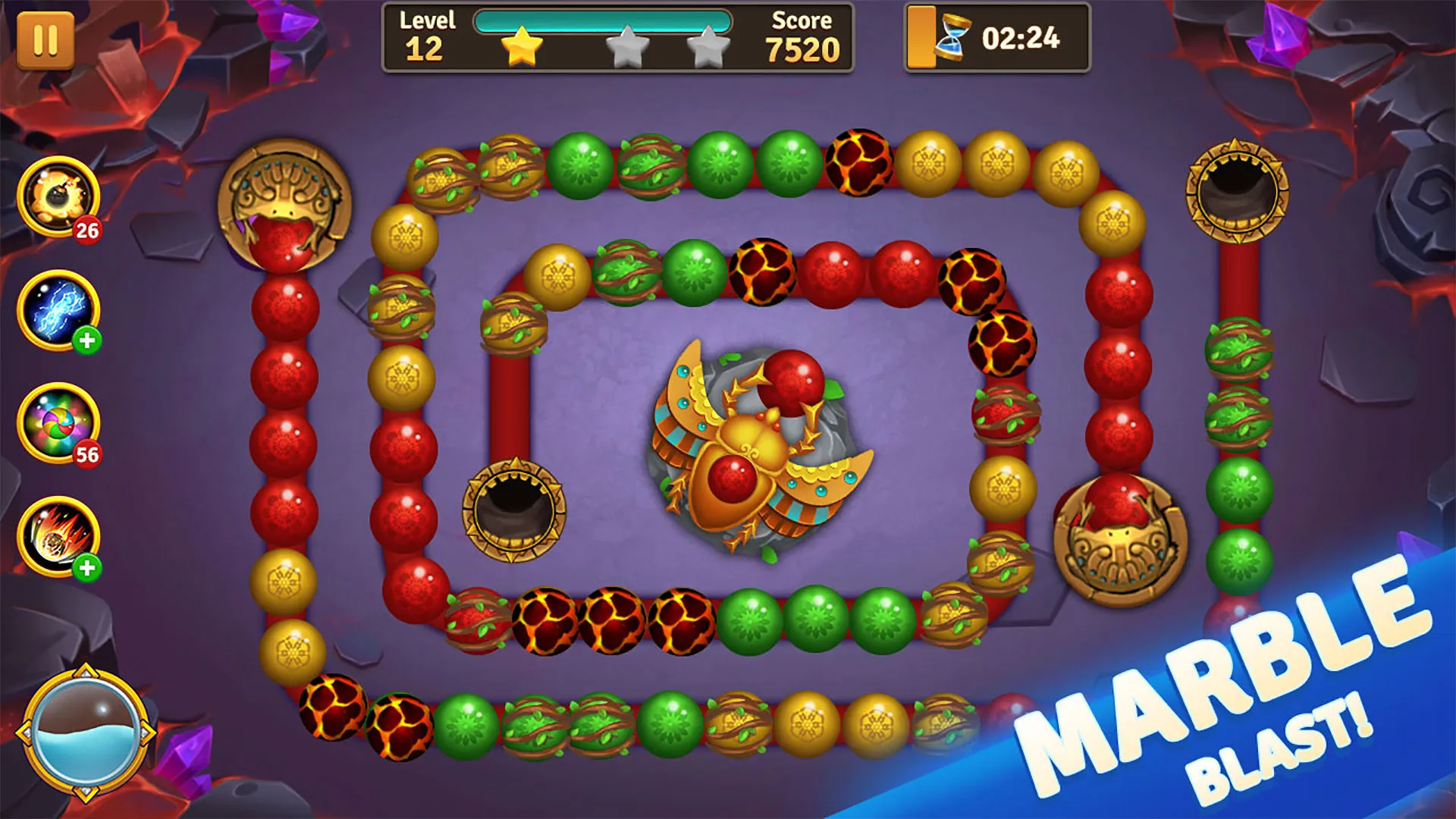The width and height of the screenshot is (1456, 819).
Task: Click the hourglass timer icon
Action: [954, 36]
